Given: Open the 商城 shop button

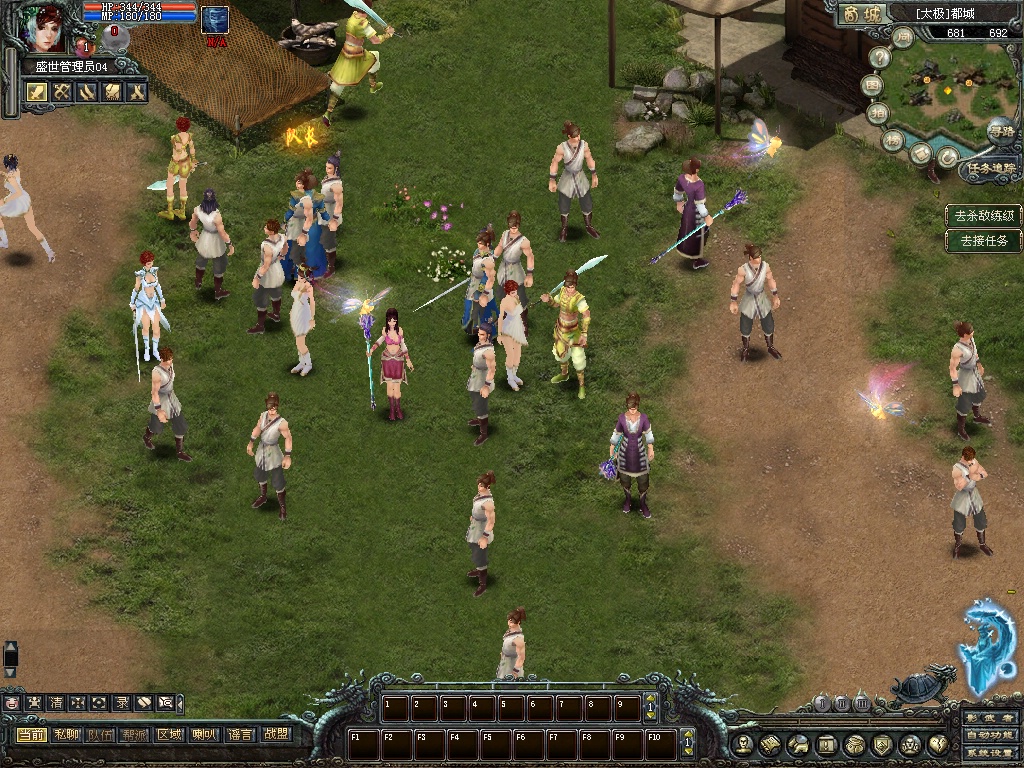Looking at the screenshot, I should click(859, 14).
